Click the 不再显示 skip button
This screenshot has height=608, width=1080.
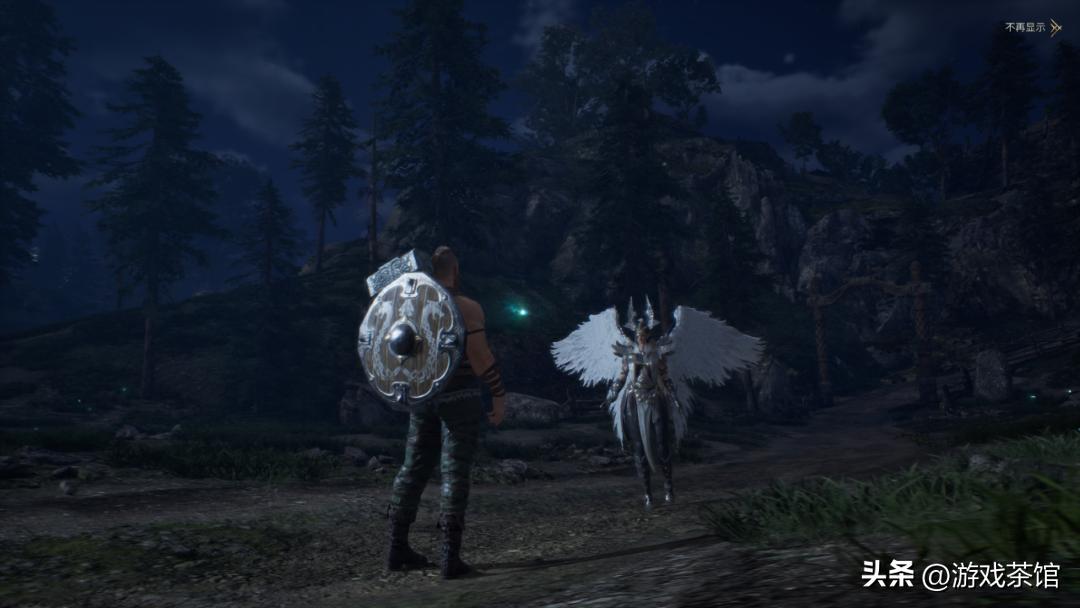pyautogui.click(x=1032, y=27)
